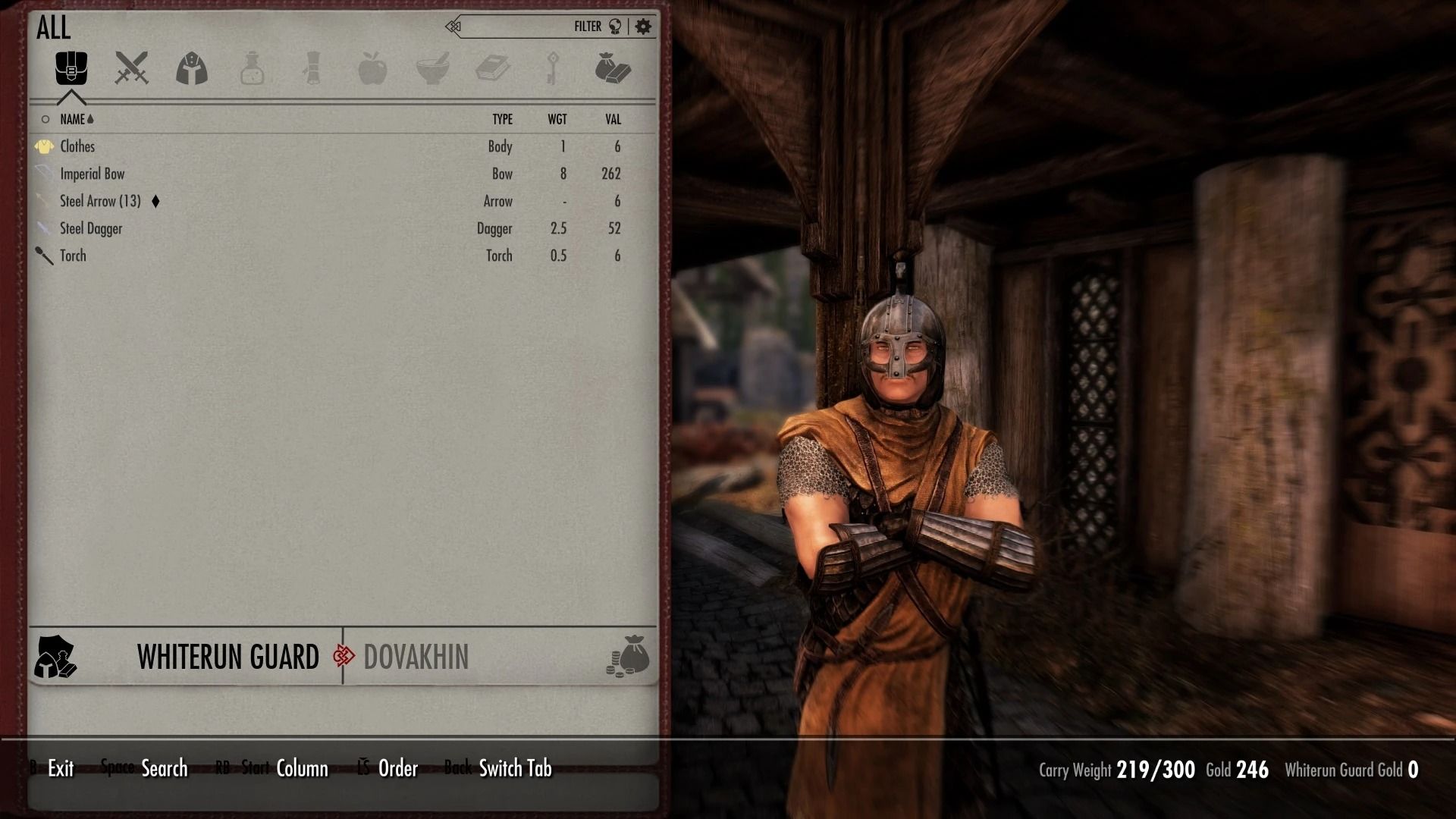Sort items by the TYPE column
Image resolution: width=1456 pixels, height=819 pixels.
pyautogui.click(x=502, y=119)
